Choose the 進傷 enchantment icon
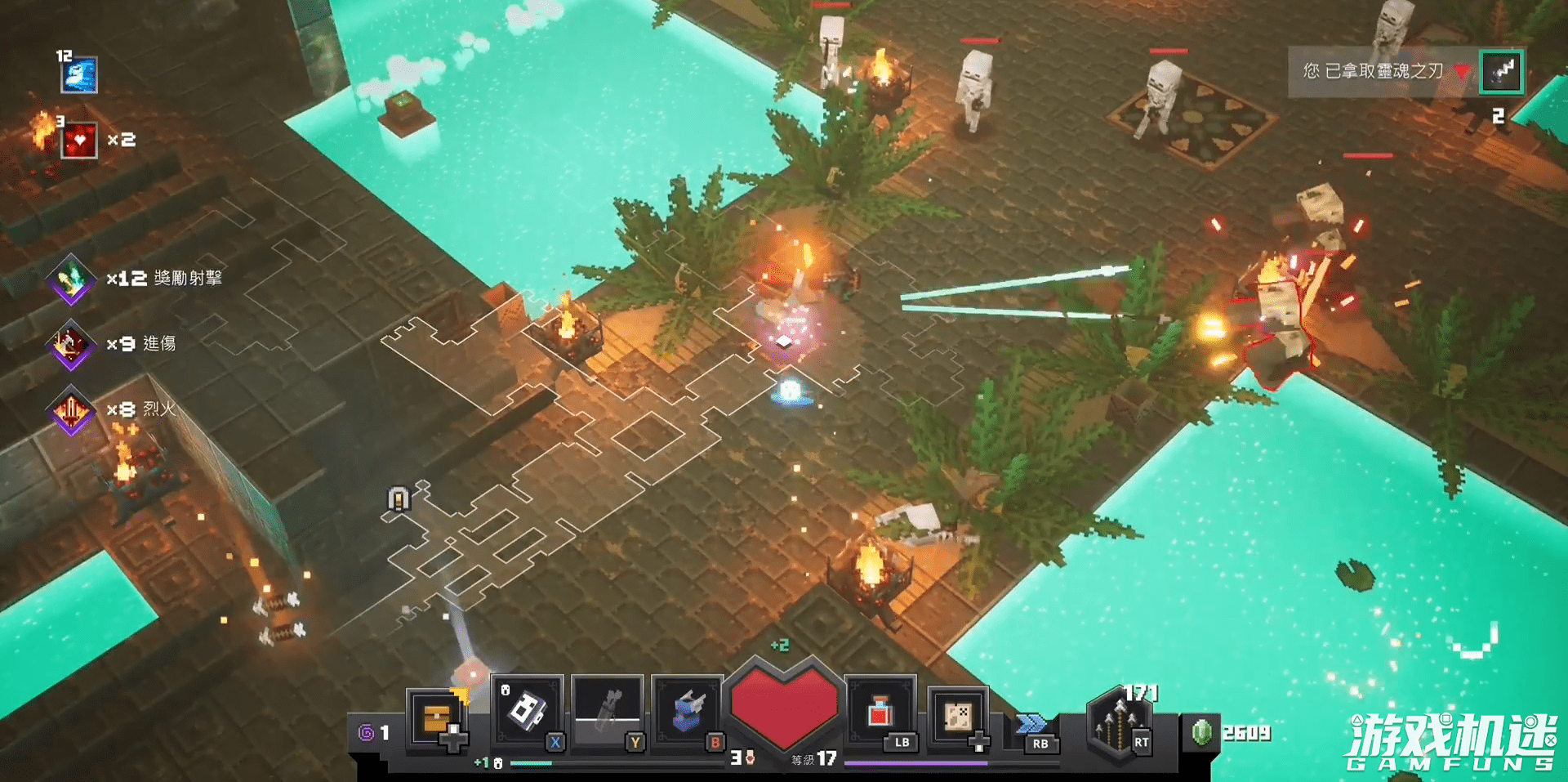This screenshot has height=782, width=1568. 71,344
